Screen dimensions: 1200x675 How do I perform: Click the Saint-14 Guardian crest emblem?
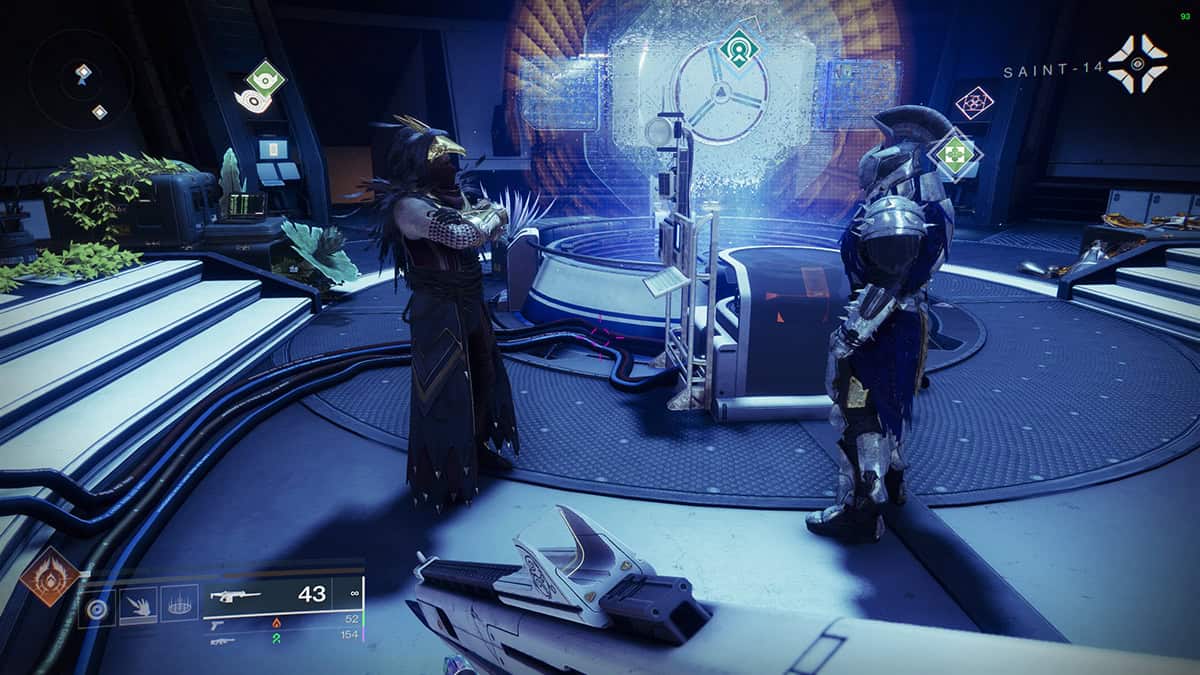(x=1137, y=63)
